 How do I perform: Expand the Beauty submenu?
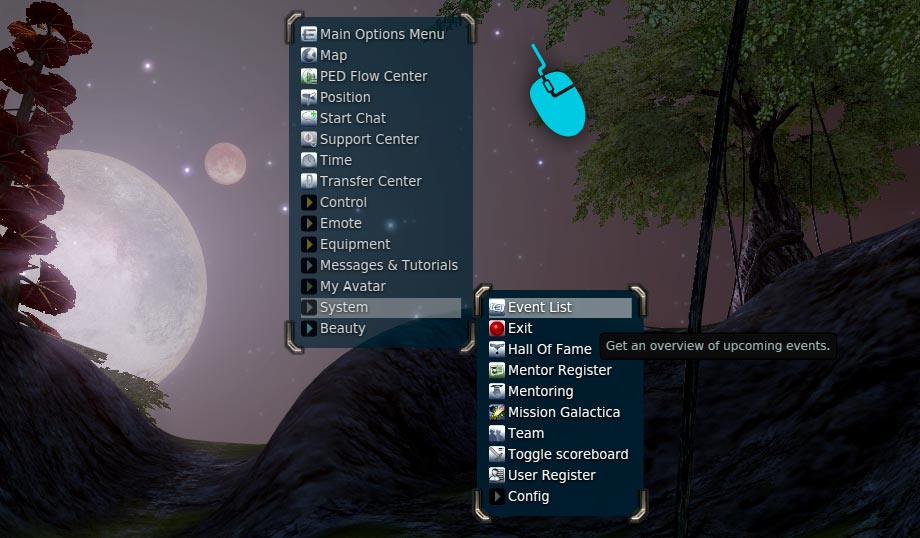point(342,328)
